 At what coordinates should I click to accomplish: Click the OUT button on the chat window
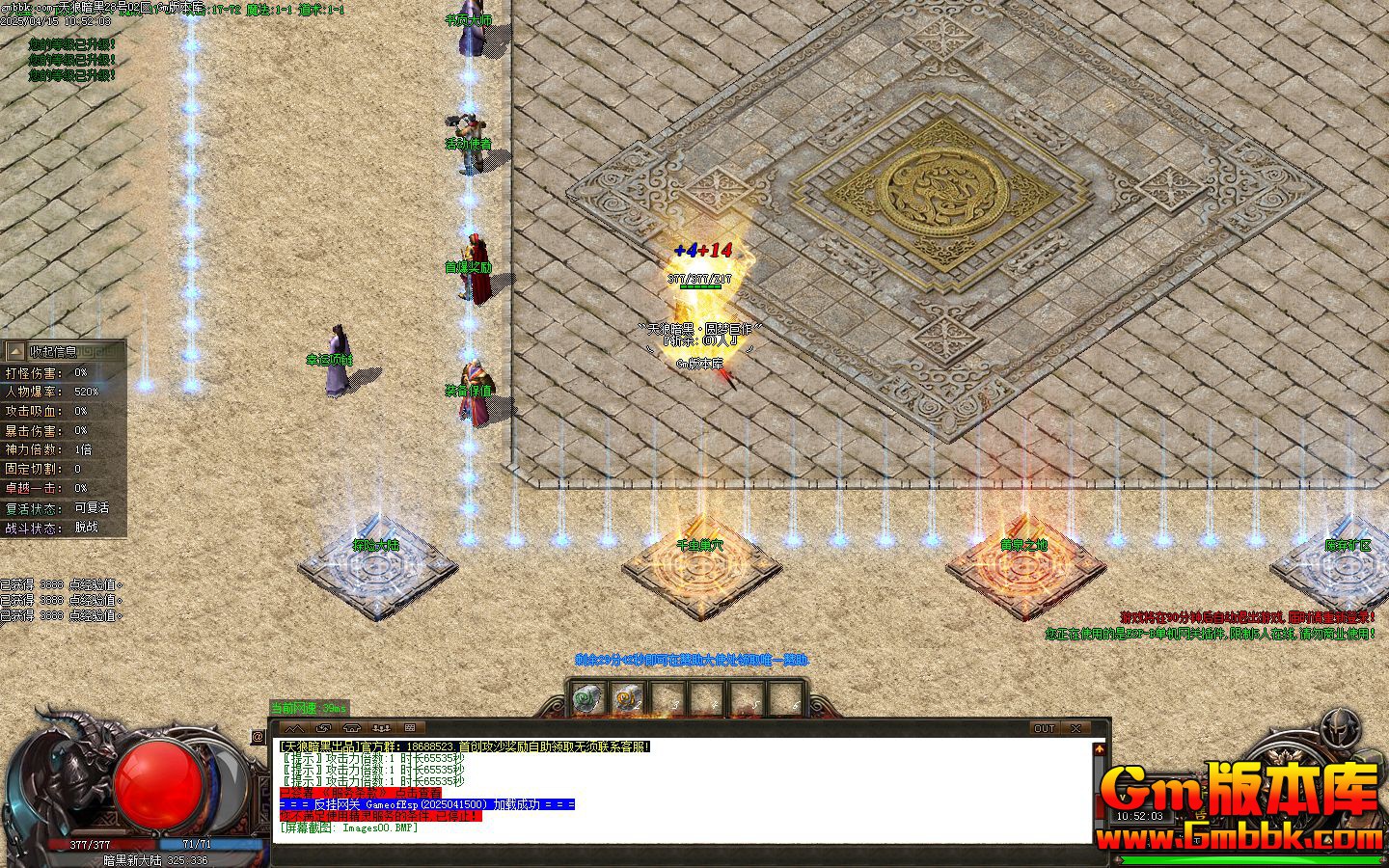[1044, 728]
